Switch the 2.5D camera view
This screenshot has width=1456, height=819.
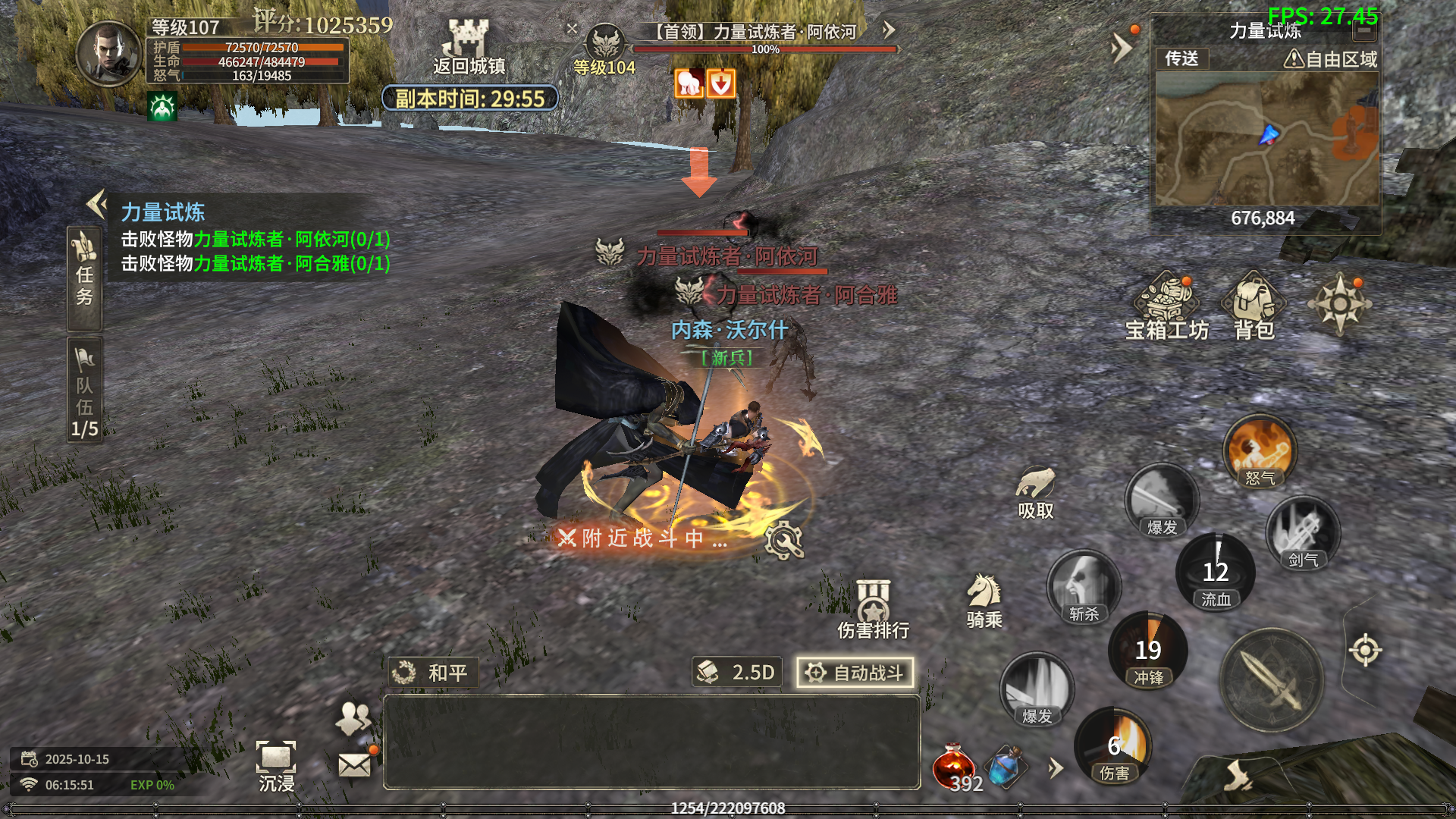coord(736,673)
